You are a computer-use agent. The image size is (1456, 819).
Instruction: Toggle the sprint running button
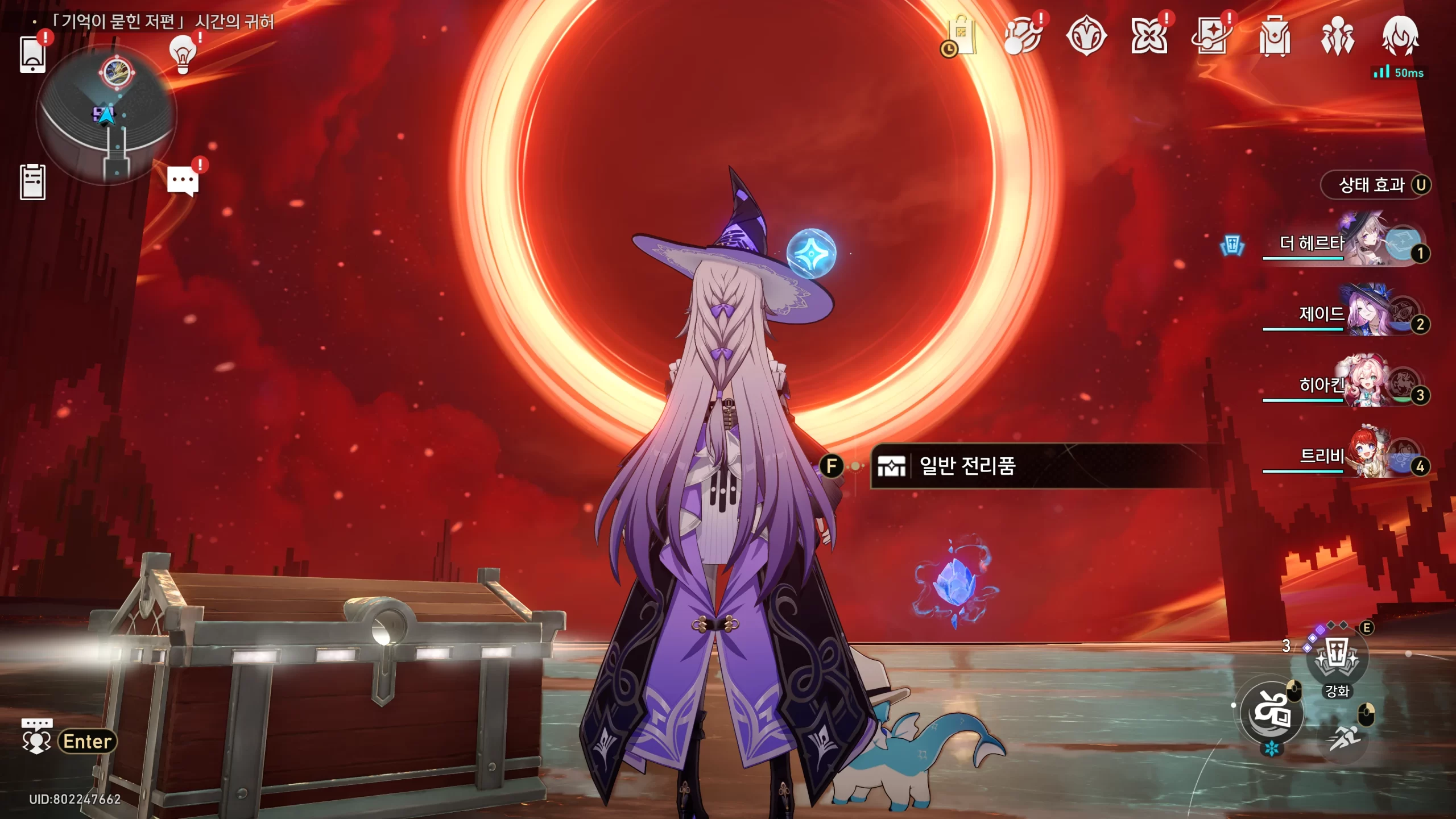coord(1345,738)
